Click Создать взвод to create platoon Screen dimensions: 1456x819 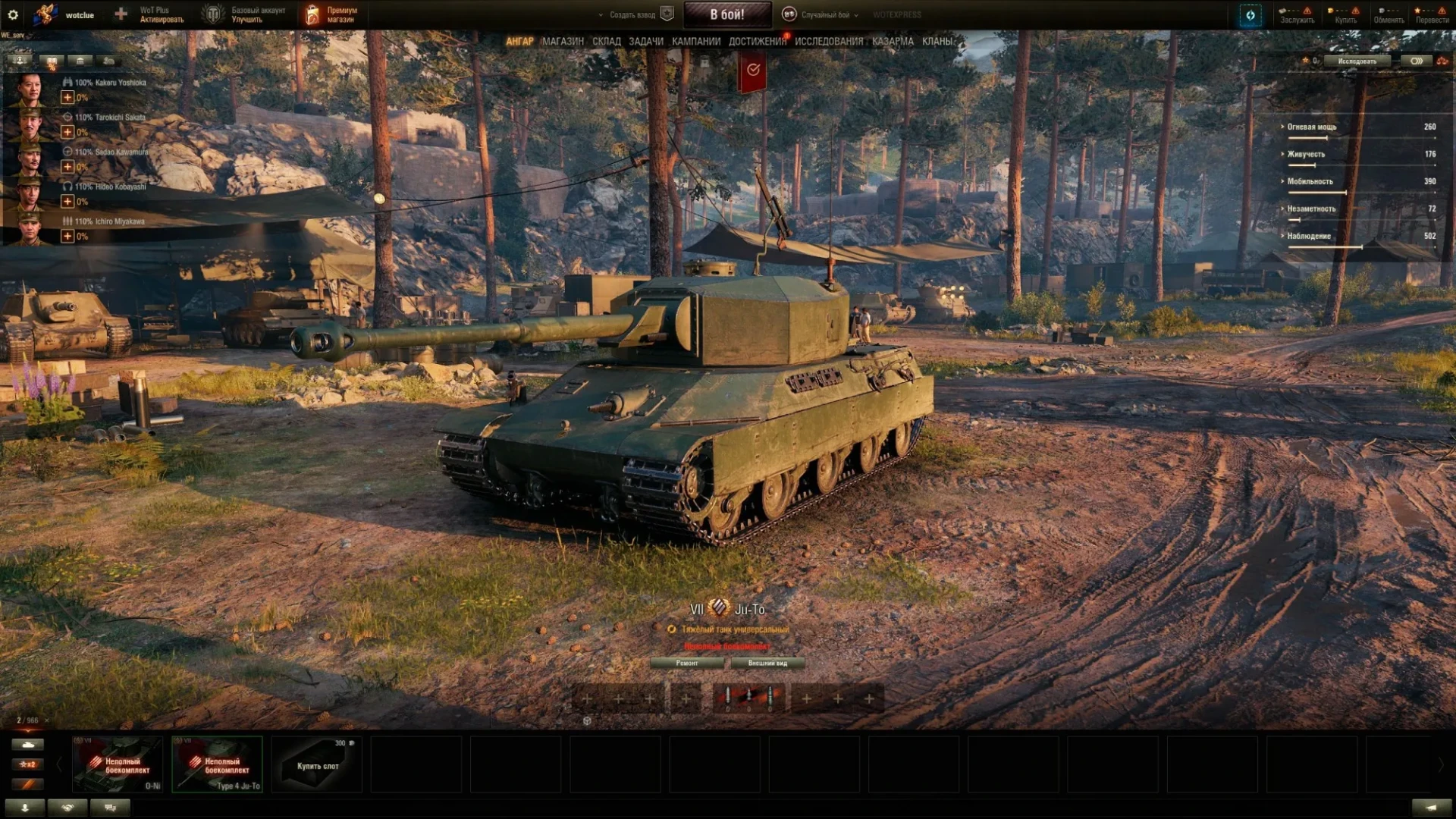(x=633, y=14)
